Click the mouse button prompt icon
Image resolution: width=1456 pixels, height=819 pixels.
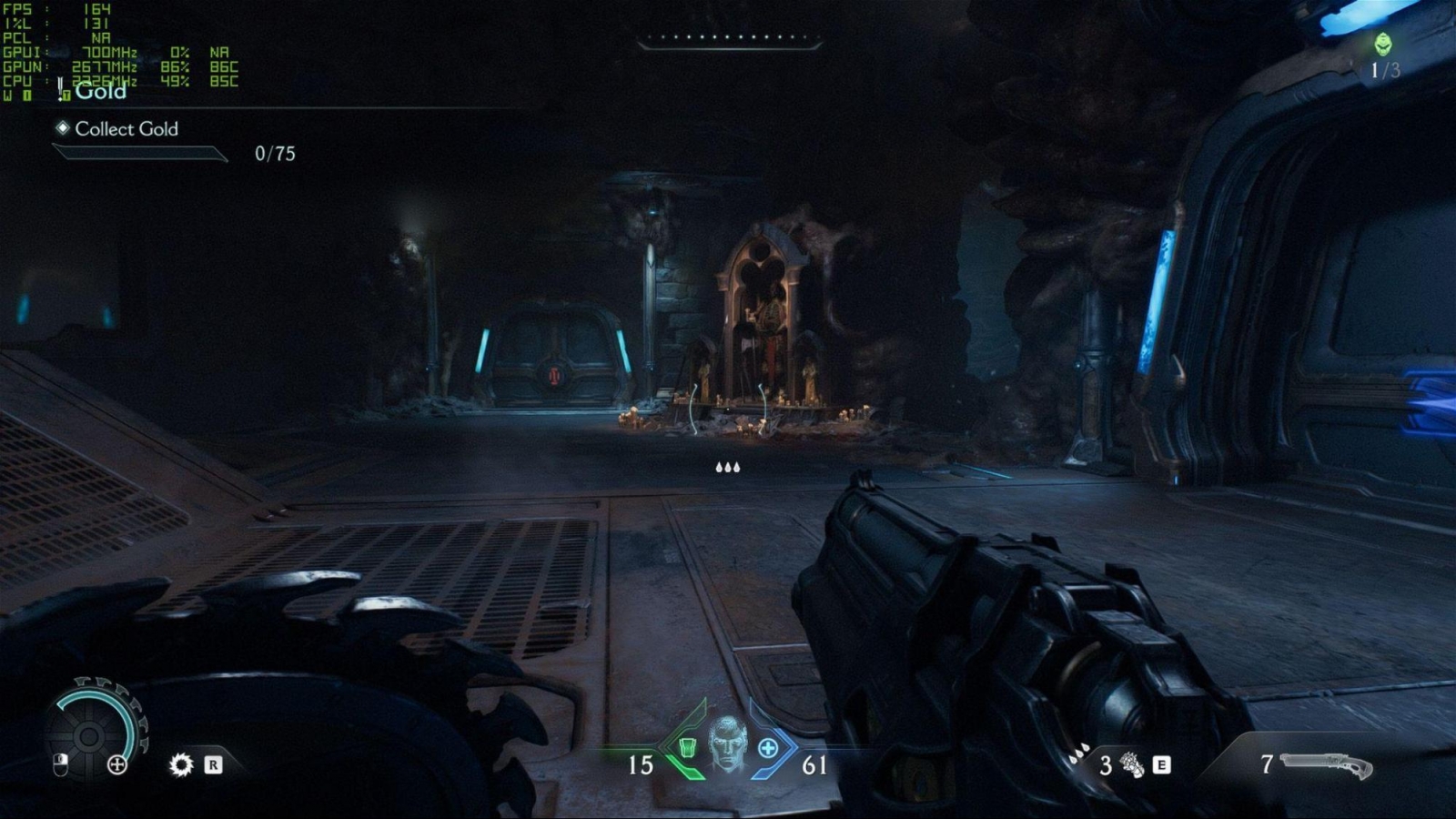[x=58, y=764]
